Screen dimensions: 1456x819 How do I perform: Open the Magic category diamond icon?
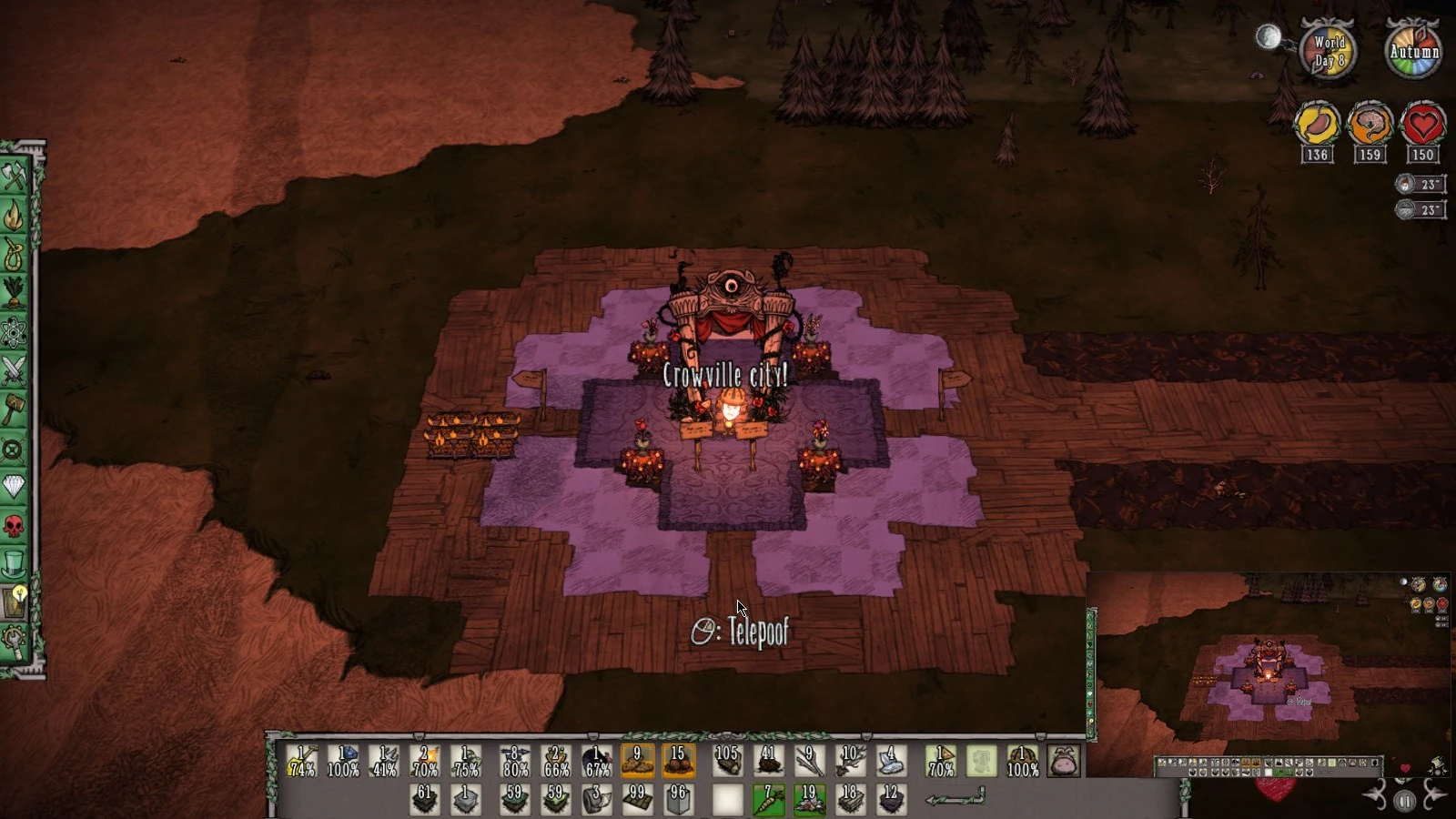[x=14, y=485]
